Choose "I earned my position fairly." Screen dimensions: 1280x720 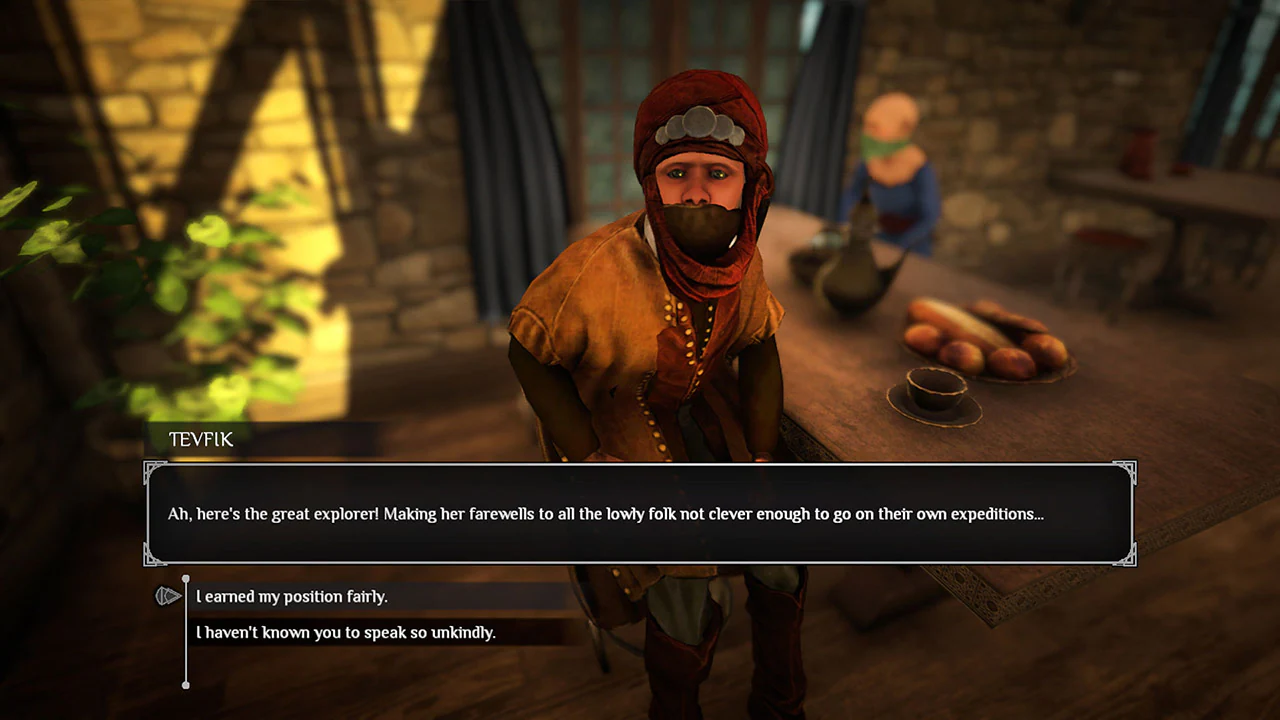291,595
